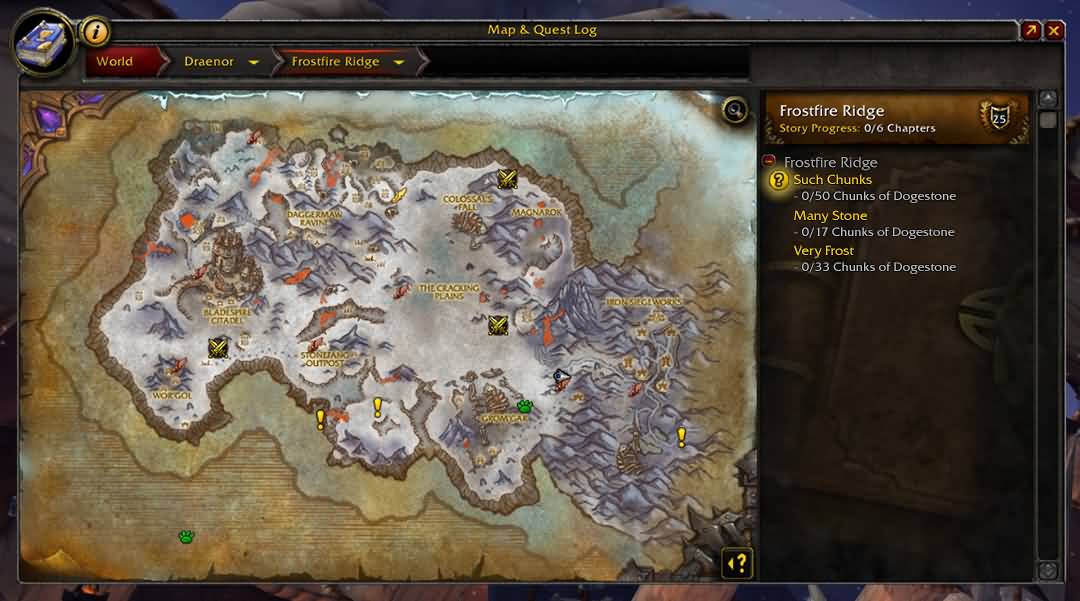Screen dimensions: 1080x601
Task: Click the quest log scroll up arrow
Action: coord(1047,99)
